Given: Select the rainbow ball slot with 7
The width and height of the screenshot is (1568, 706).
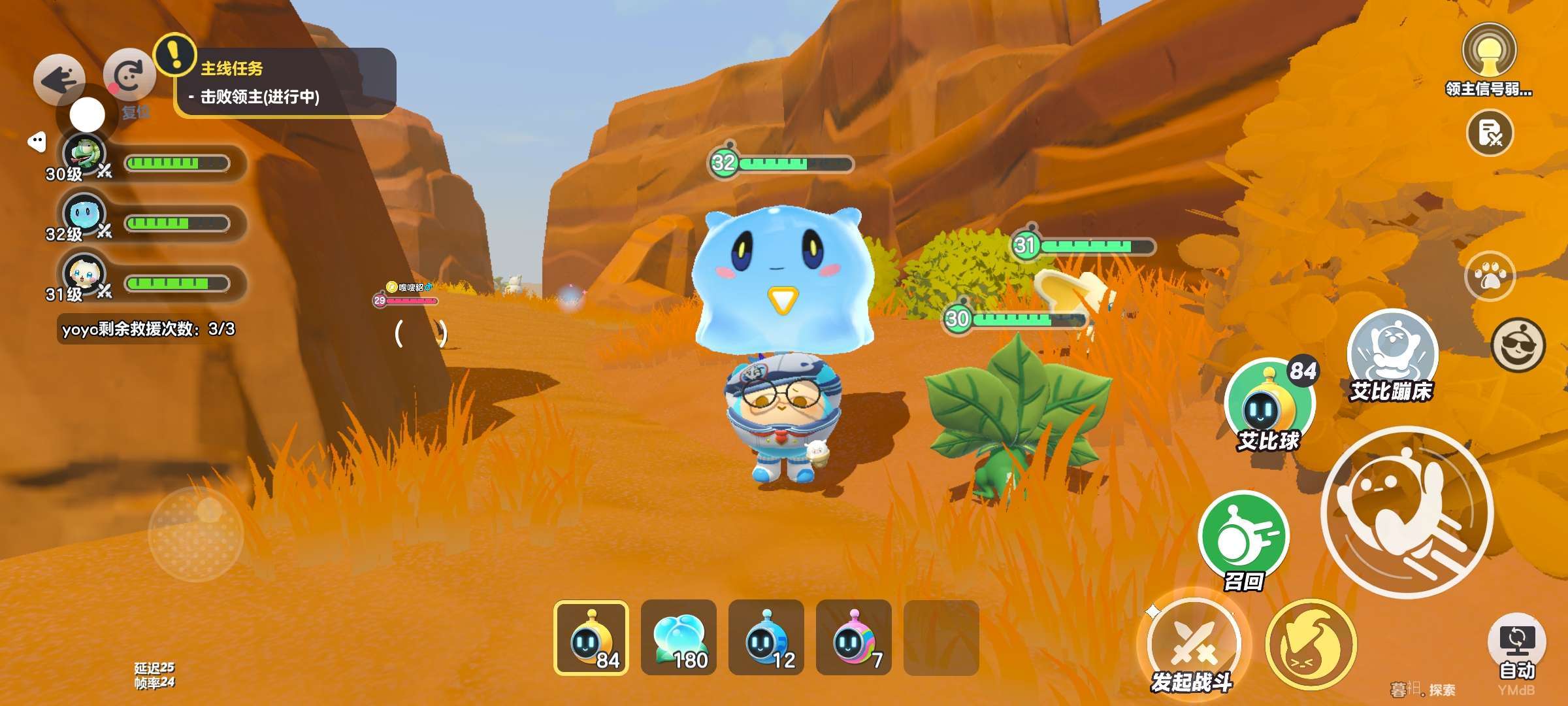Looking at the screenshot, I should tap(854, 637).
